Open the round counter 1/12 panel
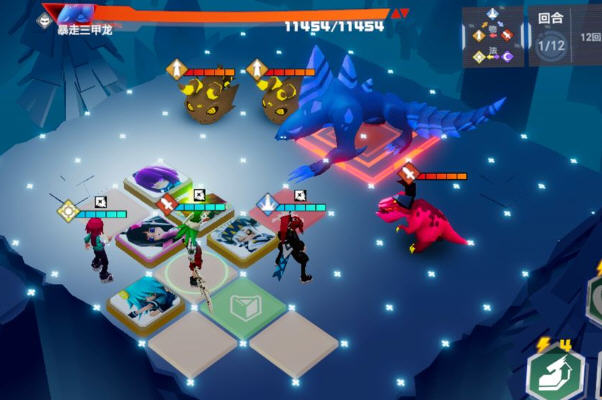The image size is (602, 400). [x=551, y=38]
